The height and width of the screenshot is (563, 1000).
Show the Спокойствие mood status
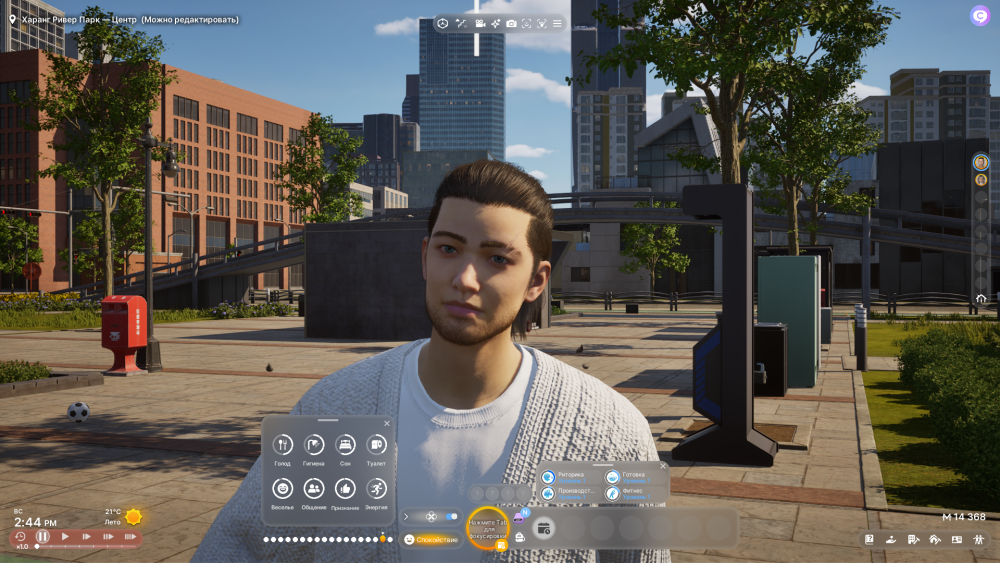430,539
